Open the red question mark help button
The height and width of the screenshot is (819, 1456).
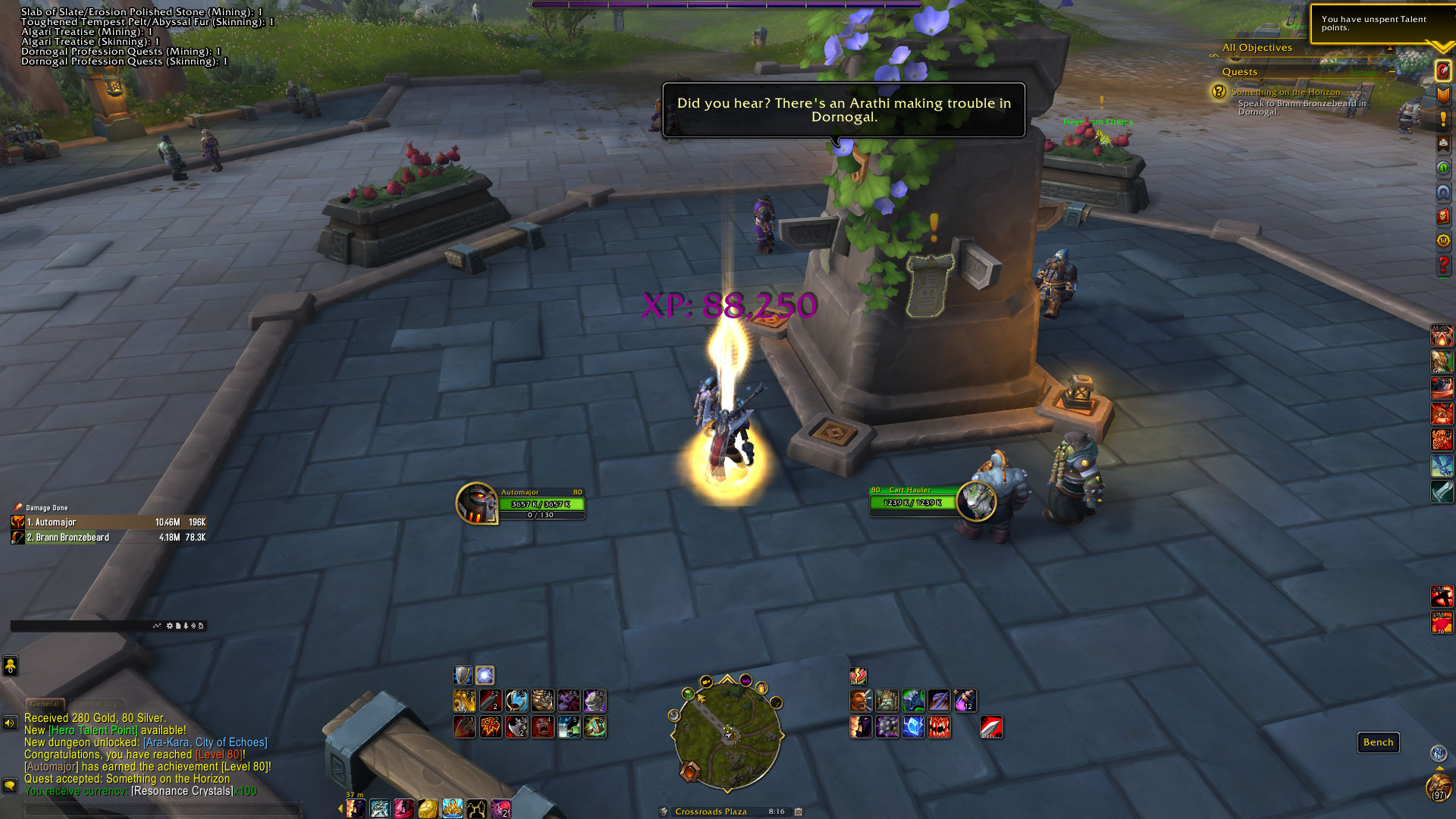click(1442, 265)
